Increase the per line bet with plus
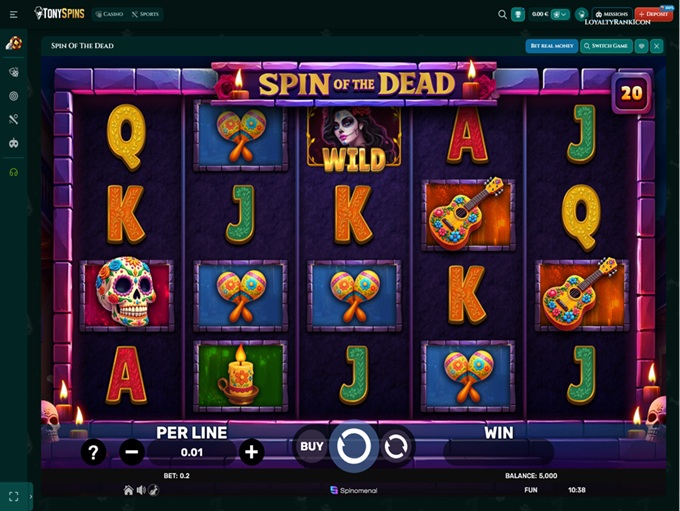This screenshot has height=511, width=680. coord(252,452)
